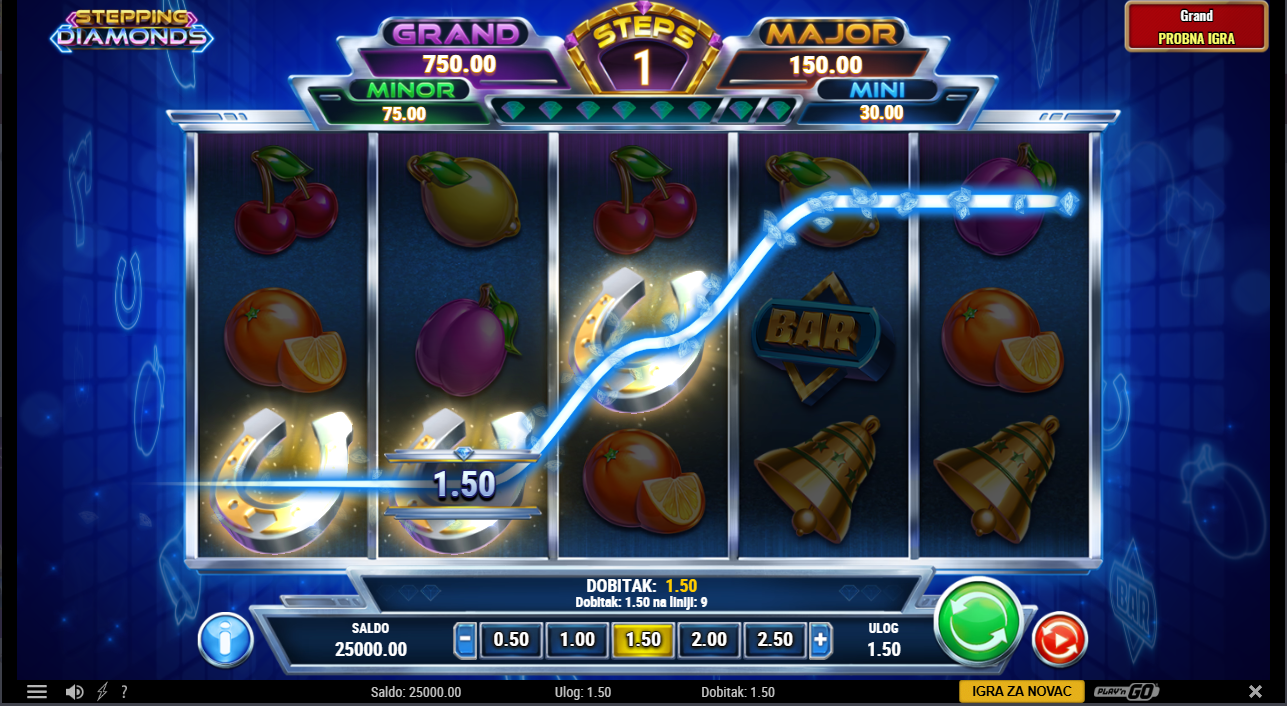The image size is (1287, 706).
Task: Select the highlighted 1.50 bet
Action: pyautogui.click(x=643, y=640)
